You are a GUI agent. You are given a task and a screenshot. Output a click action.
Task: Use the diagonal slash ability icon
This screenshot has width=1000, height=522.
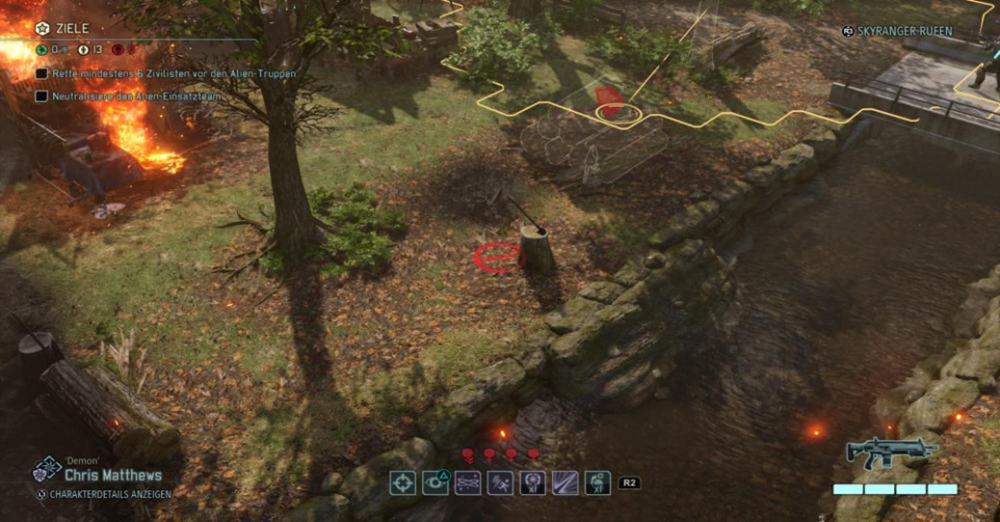[x=565, y=483]
